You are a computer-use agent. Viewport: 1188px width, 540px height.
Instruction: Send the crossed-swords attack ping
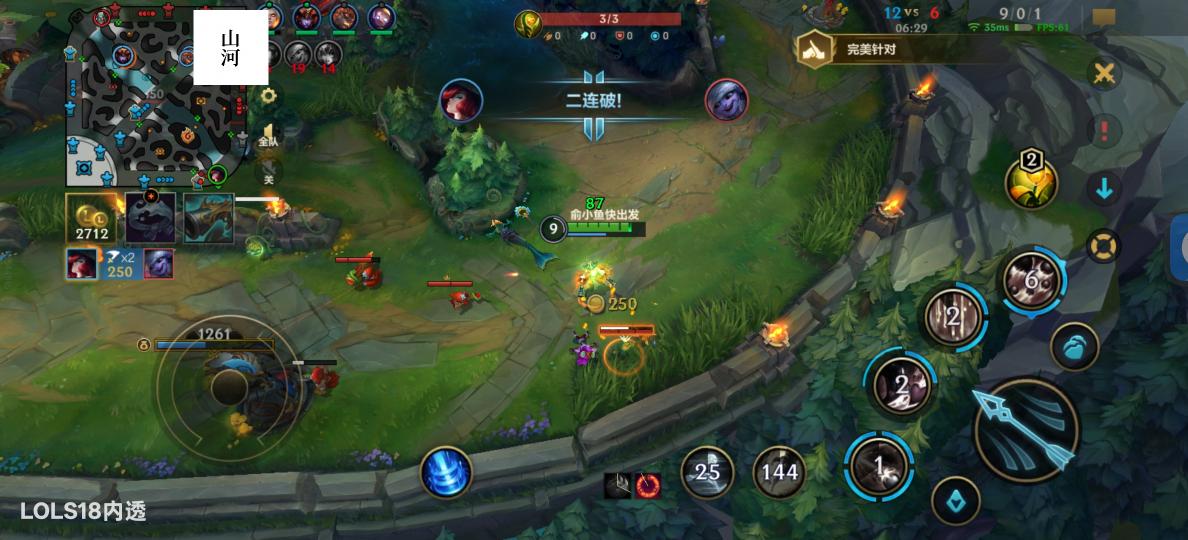[x=1104, y=73]
